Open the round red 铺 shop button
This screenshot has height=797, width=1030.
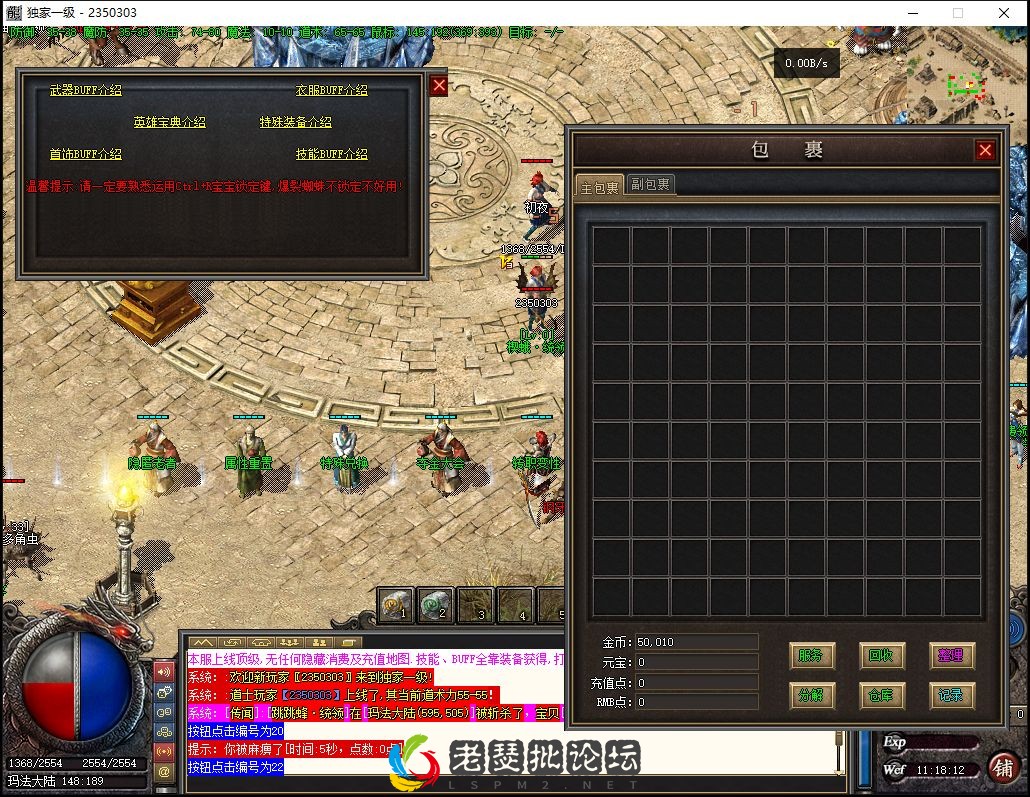[1003, 767]
